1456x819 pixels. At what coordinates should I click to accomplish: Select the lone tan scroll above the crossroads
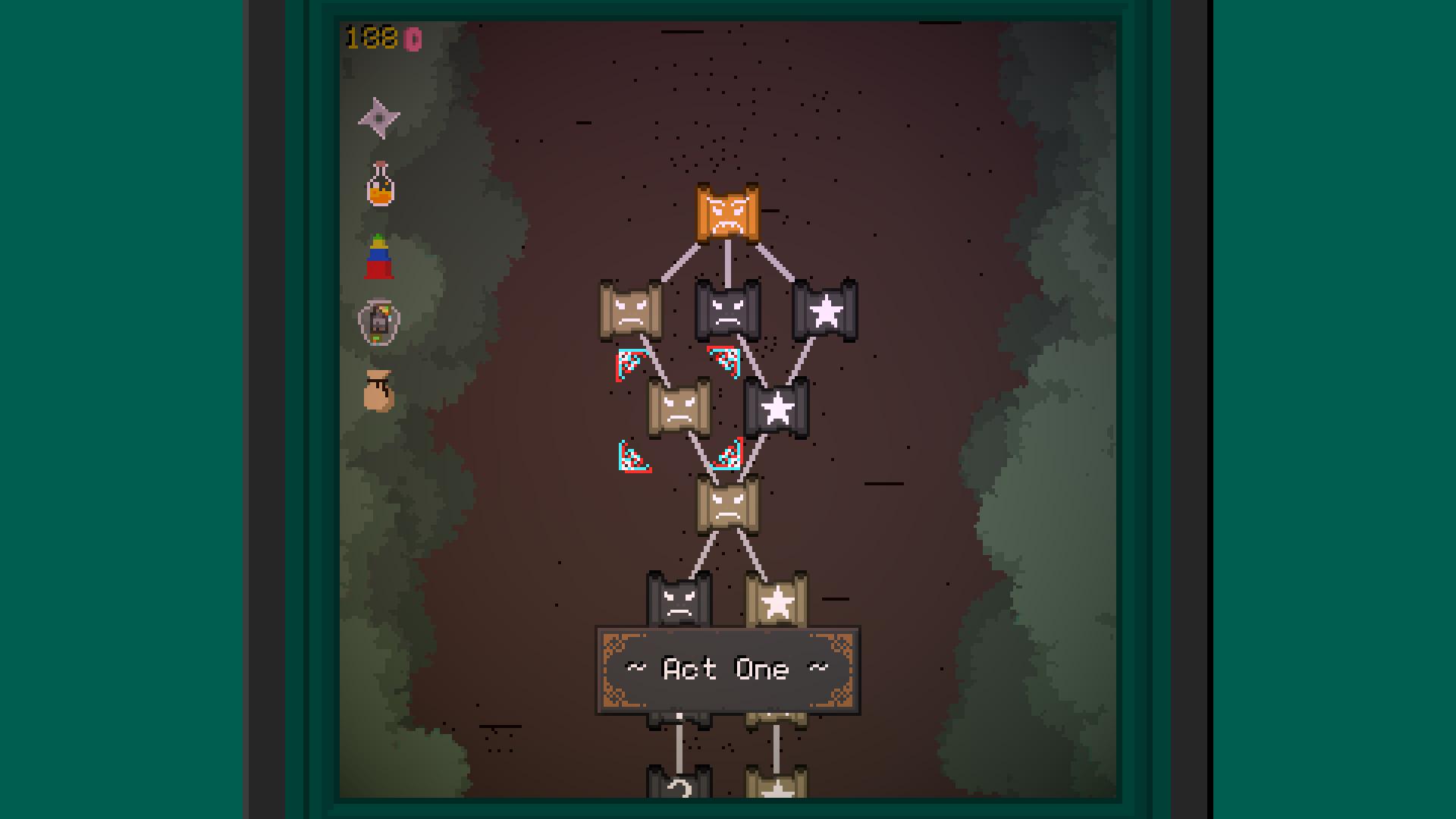[728, 504]
